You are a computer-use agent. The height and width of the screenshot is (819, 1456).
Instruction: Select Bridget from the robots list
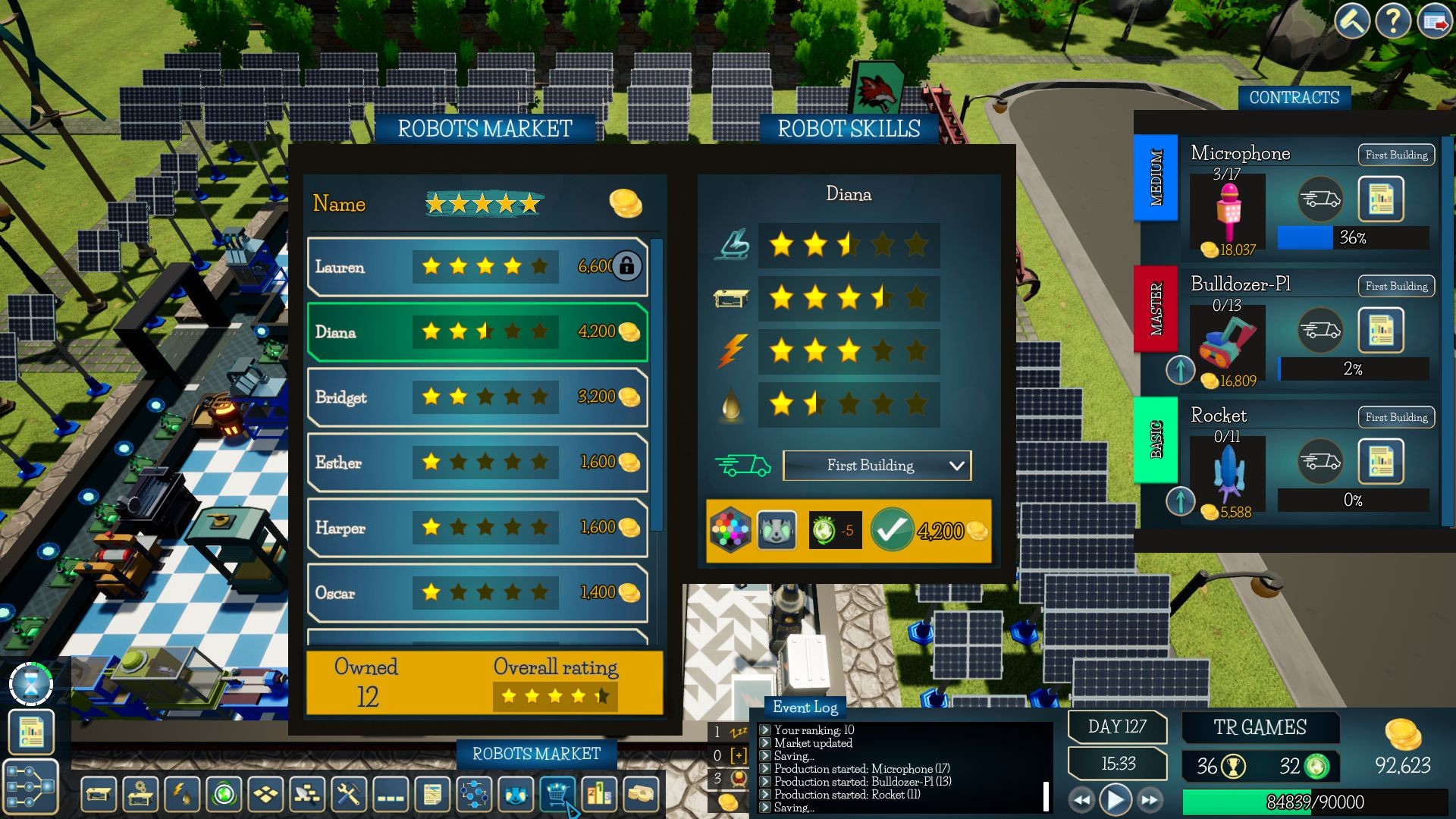(478, 397)
